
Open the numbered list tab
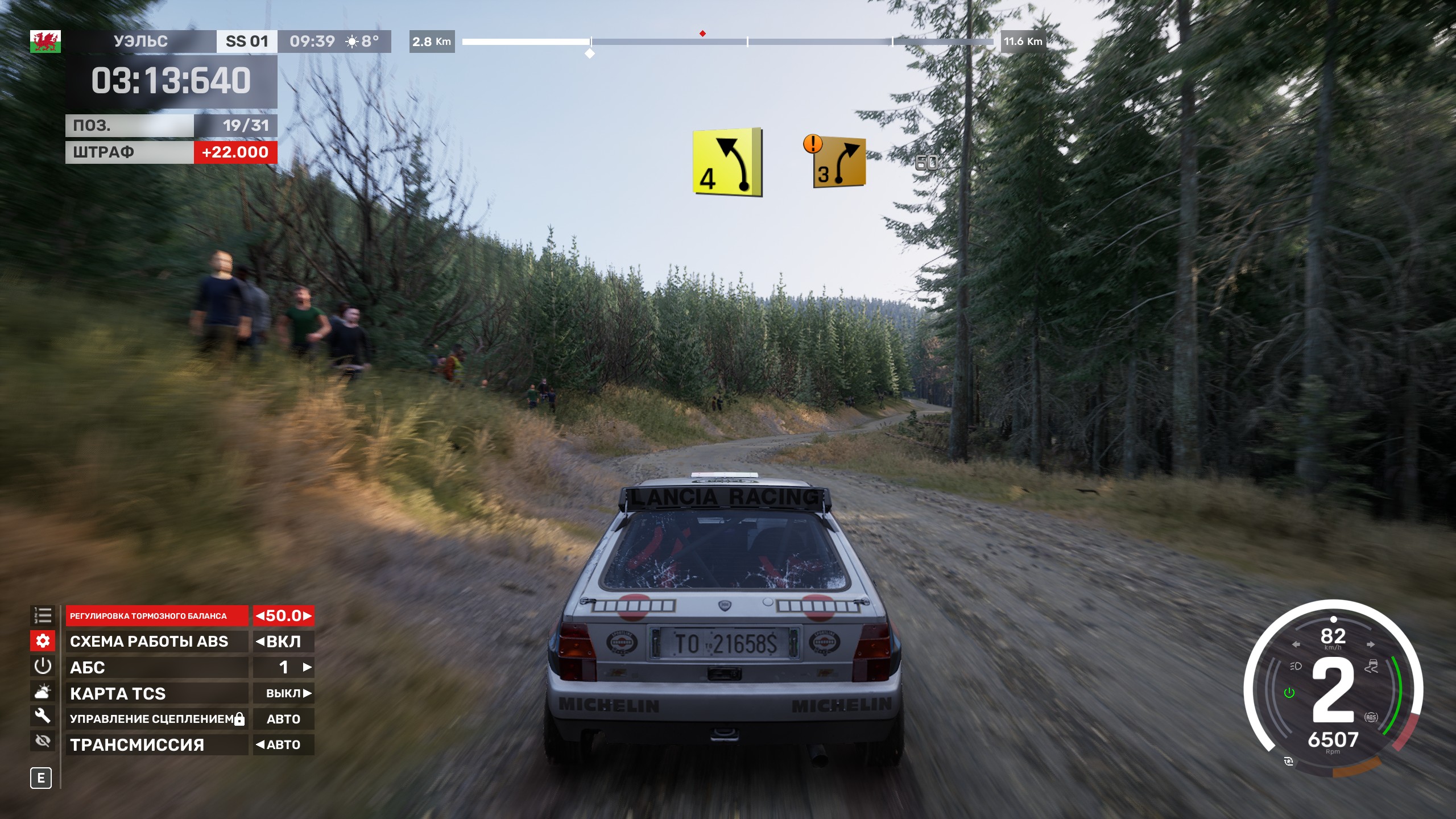[43, 615]
